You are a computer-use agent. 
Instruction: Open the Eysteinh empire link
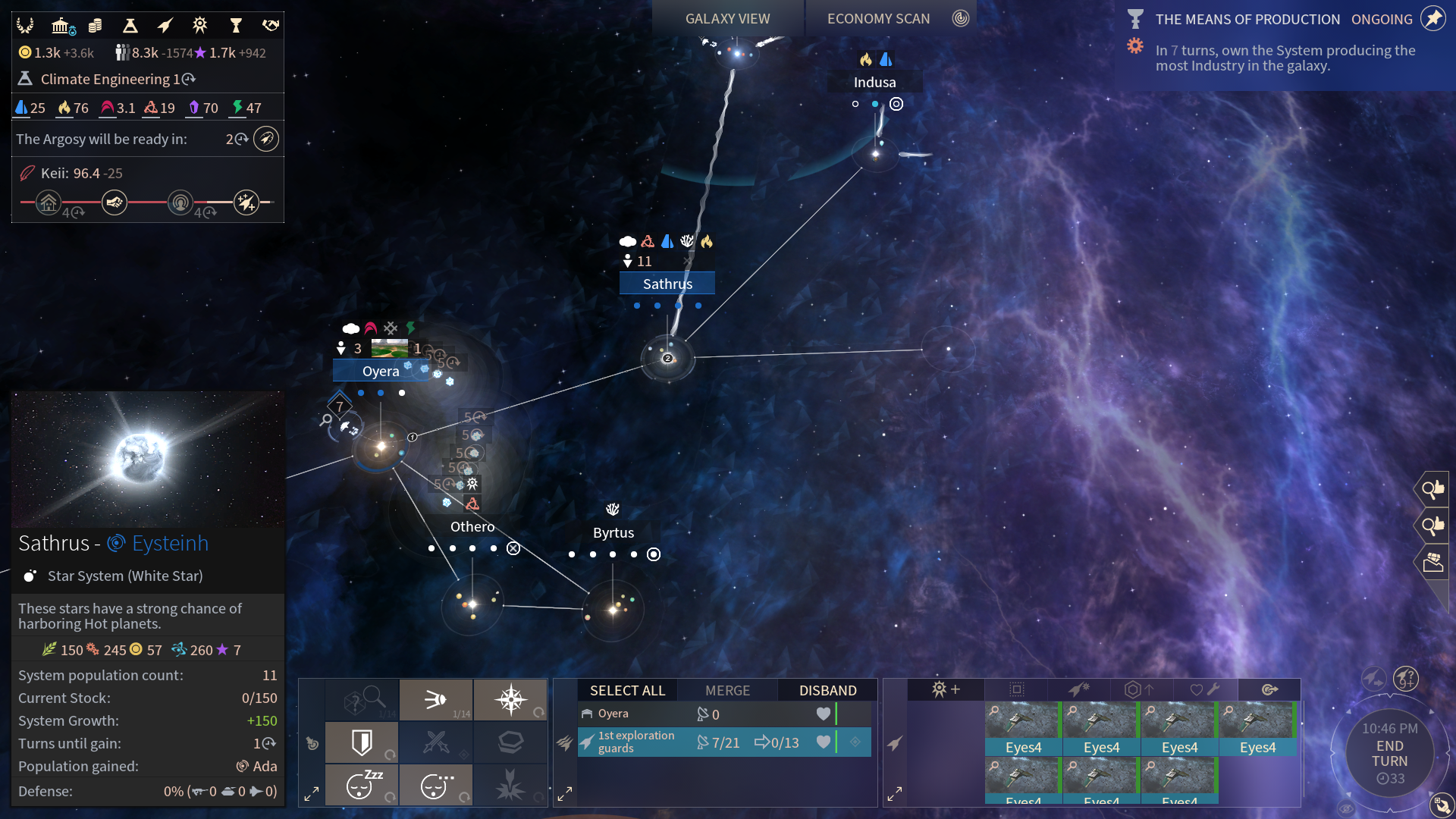click(170, 543)
